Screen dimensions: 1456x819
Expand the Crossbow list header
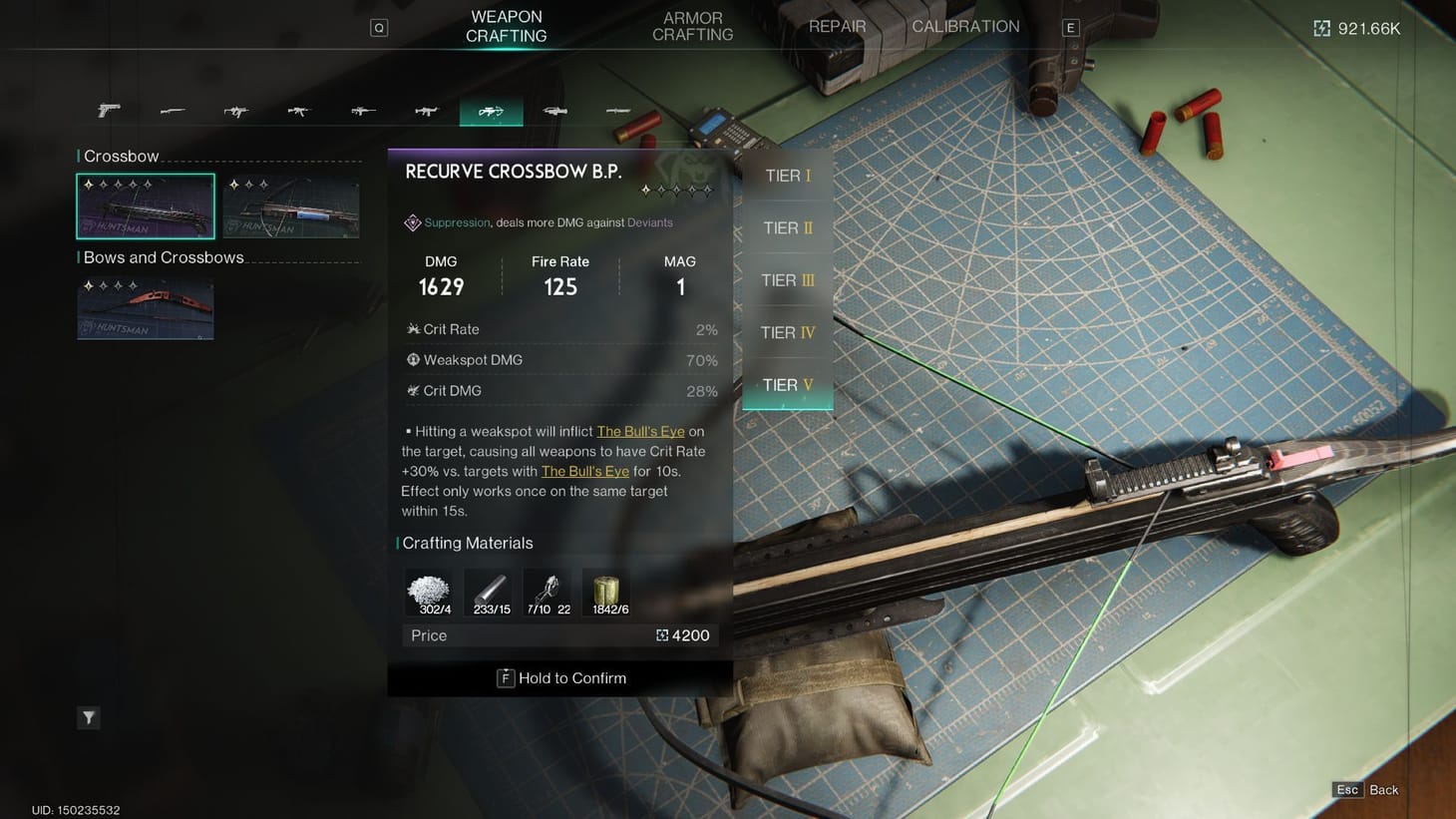tap(120, 156)
